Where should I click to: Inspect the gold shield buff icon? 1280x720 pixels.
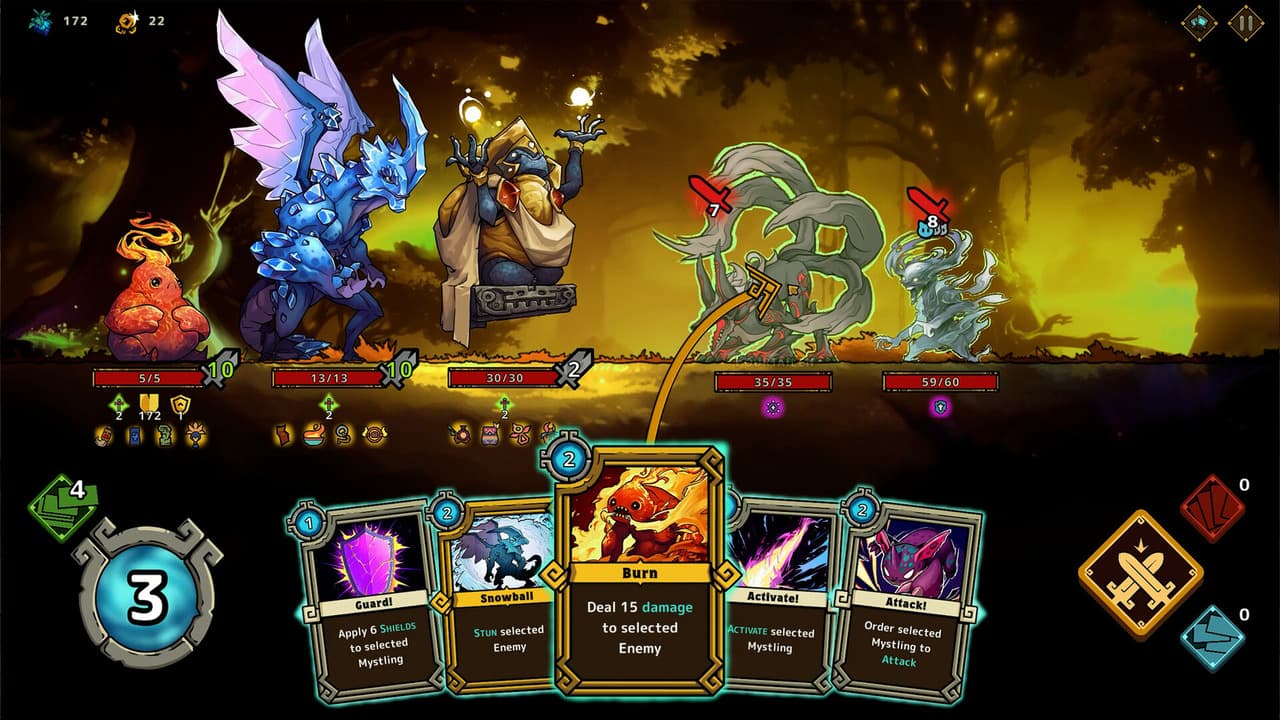(180, 404)
